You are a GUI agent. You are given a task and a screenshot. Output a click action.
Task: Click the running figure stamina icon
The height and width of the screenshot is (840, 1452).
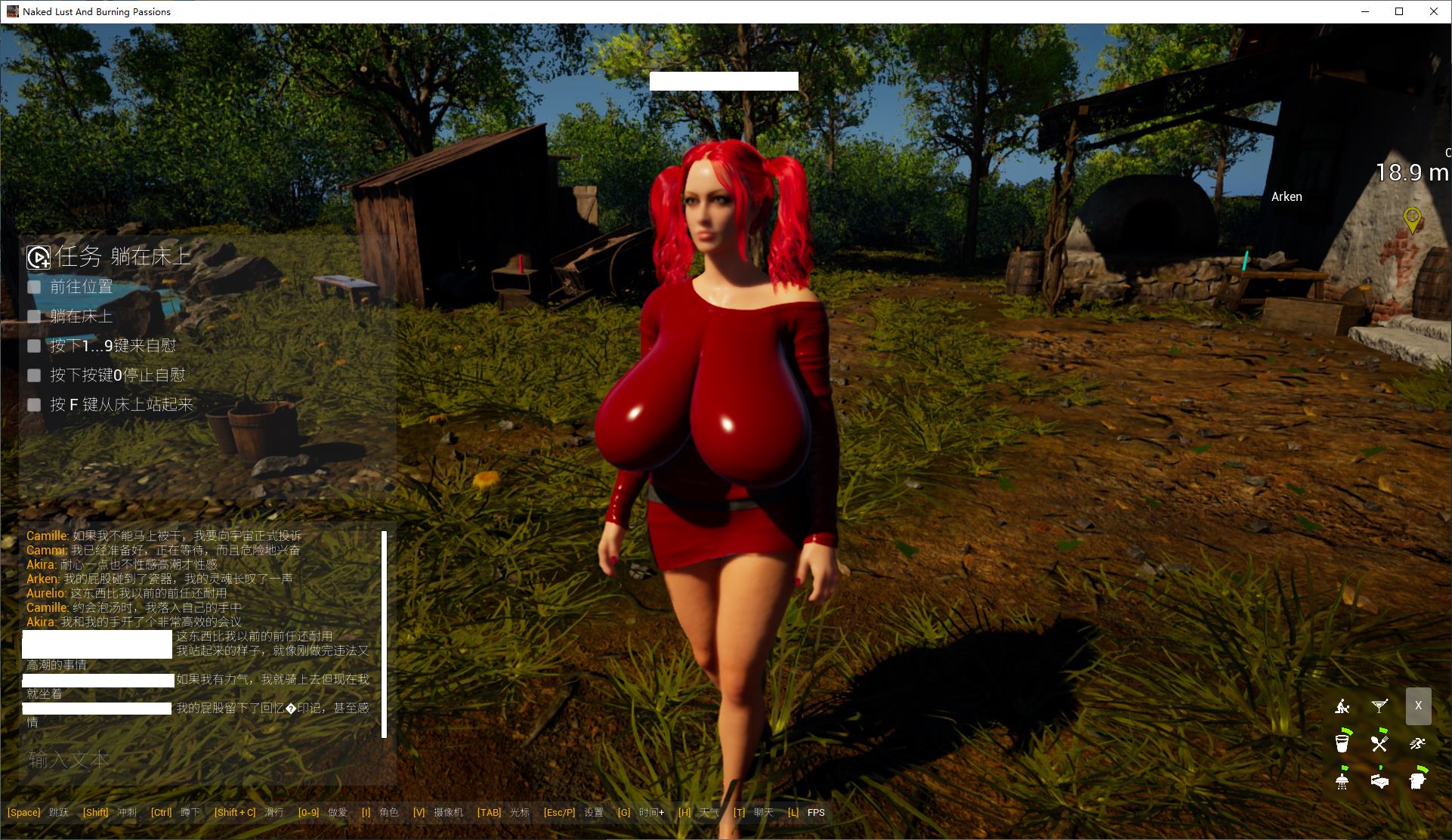pos(1417,743)
